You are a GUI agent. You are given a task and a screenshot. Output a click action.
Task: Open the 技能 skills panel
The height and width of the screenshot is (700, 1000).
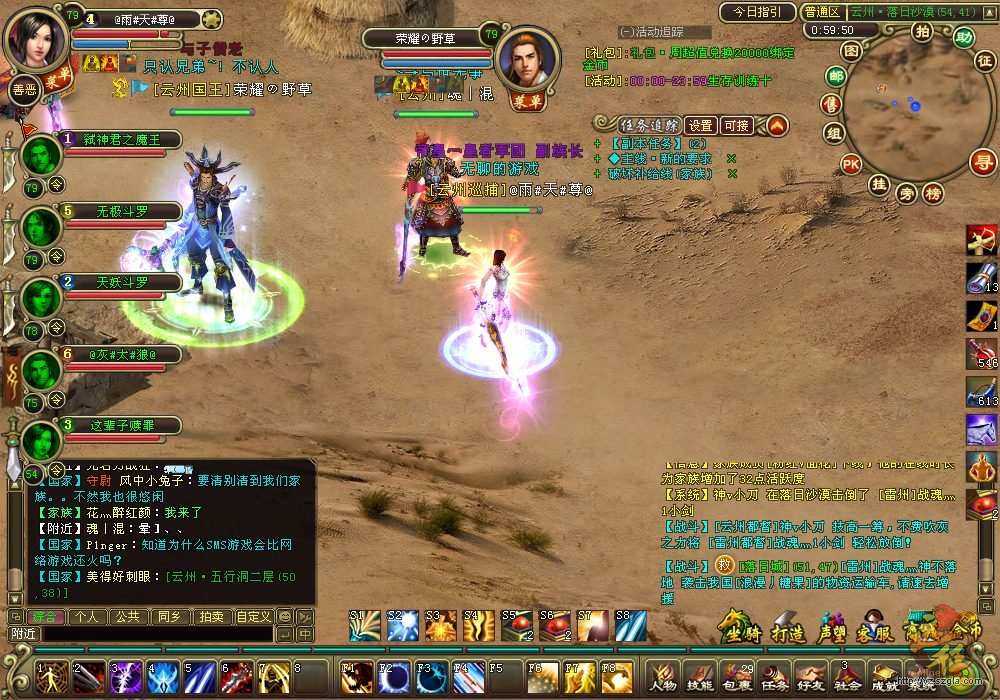tap(699, 677)
